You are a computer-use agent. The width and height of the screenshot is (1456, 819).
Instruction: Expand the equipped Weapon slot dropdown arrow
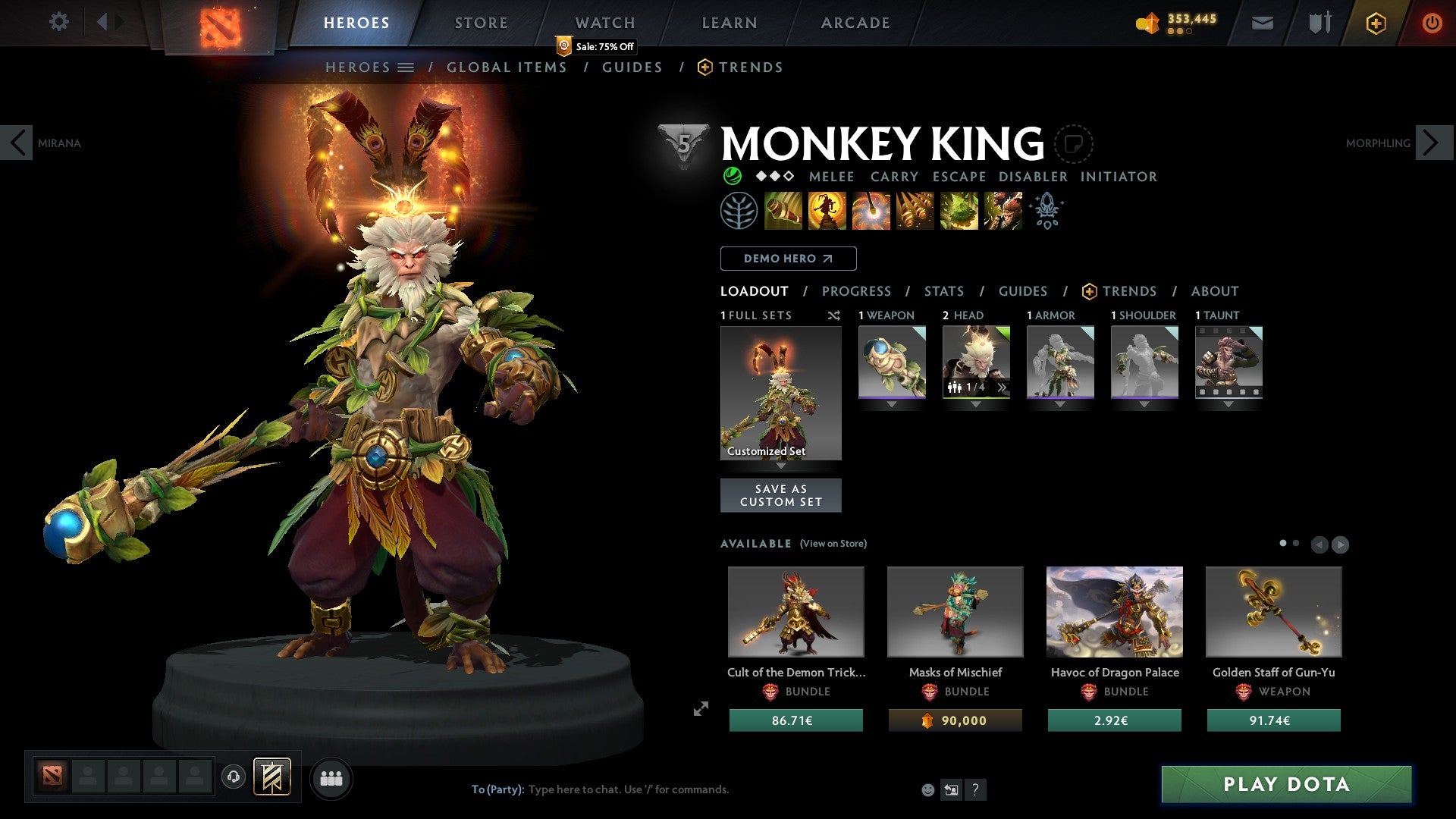tap(892, 404)
